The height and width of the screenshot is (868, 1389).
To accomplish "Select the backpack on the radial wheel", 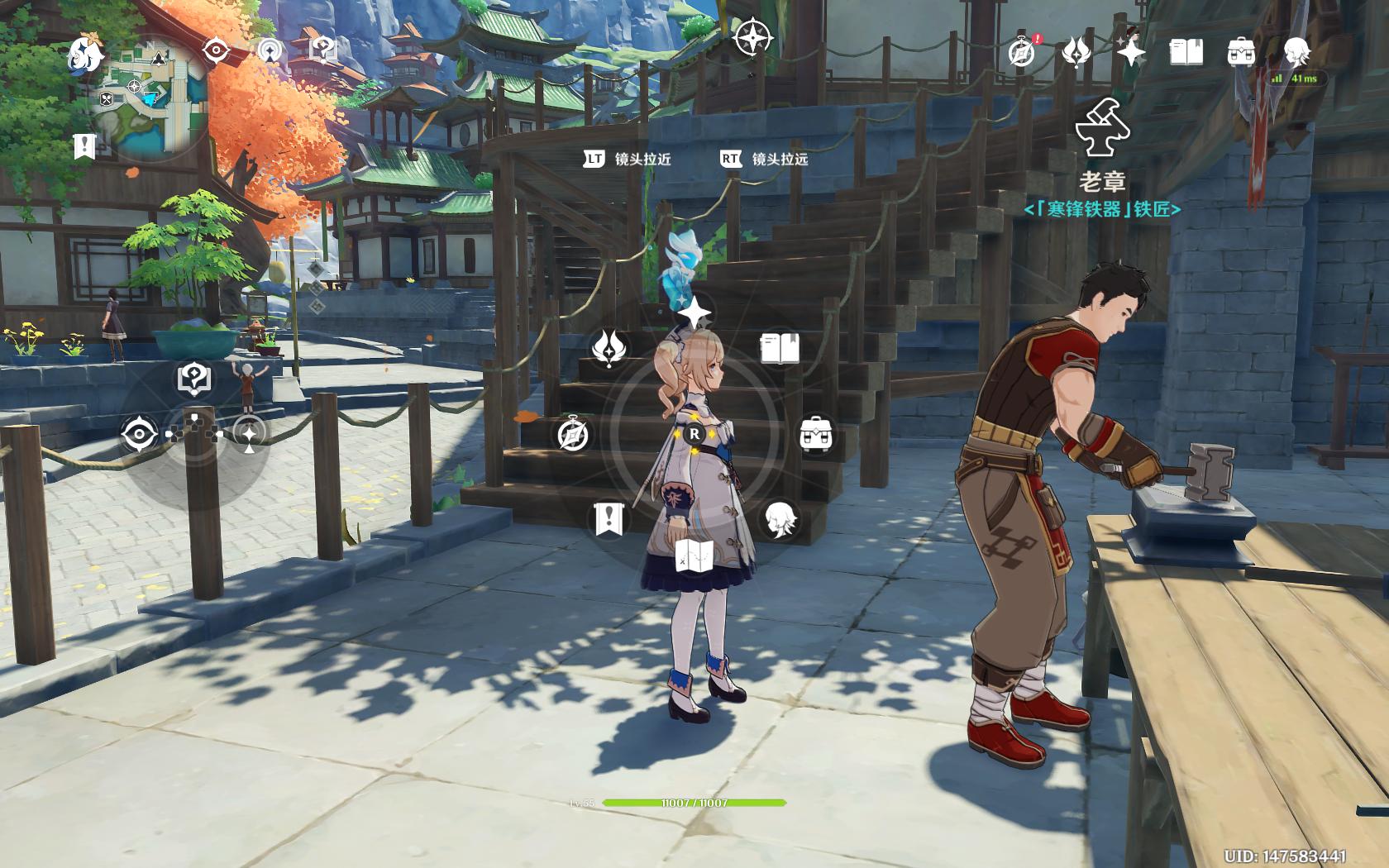I will pyautogui.click(x=815, y=434).
